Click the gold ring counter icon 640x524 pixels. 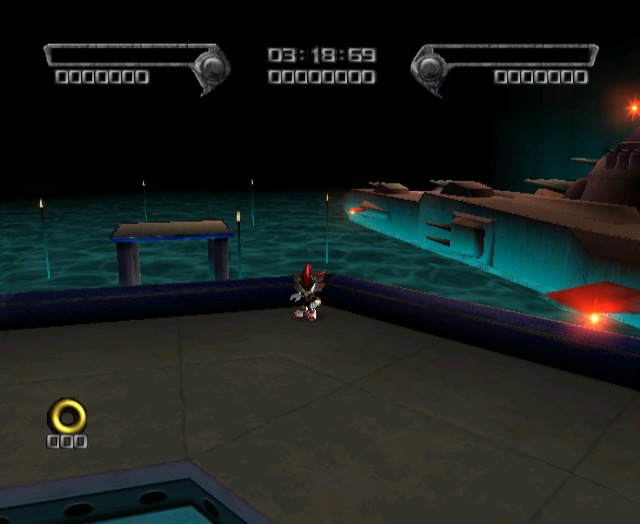(x=68, y=415)
